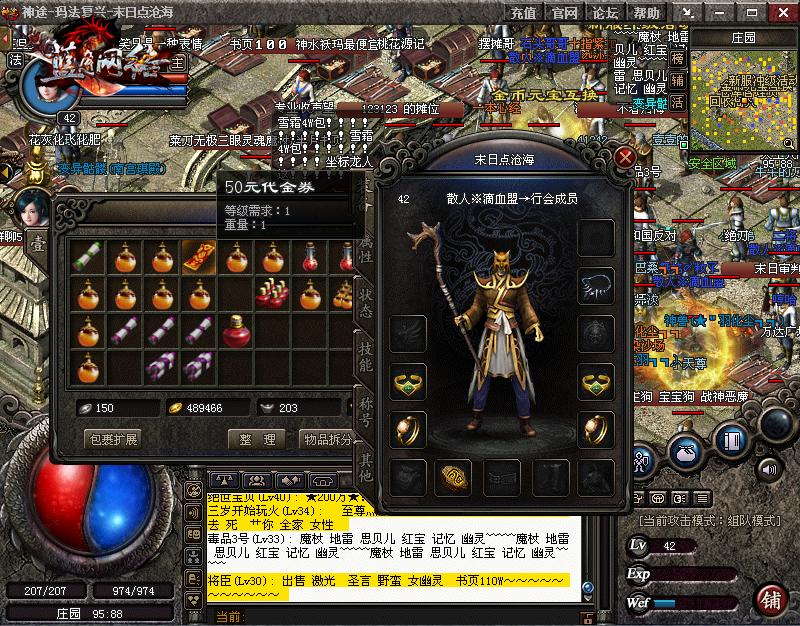This screenshot has height=626, width=800.
Task: Select the bundle of red potions
Action: [271, 293]
